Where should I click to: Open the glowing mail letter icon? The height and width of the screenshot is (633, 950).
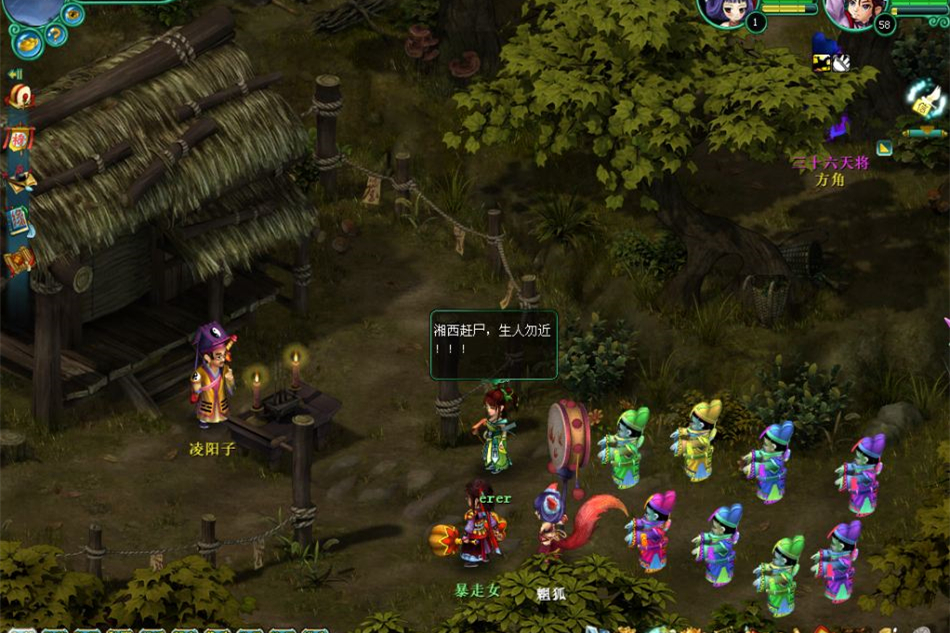[926, 98]
